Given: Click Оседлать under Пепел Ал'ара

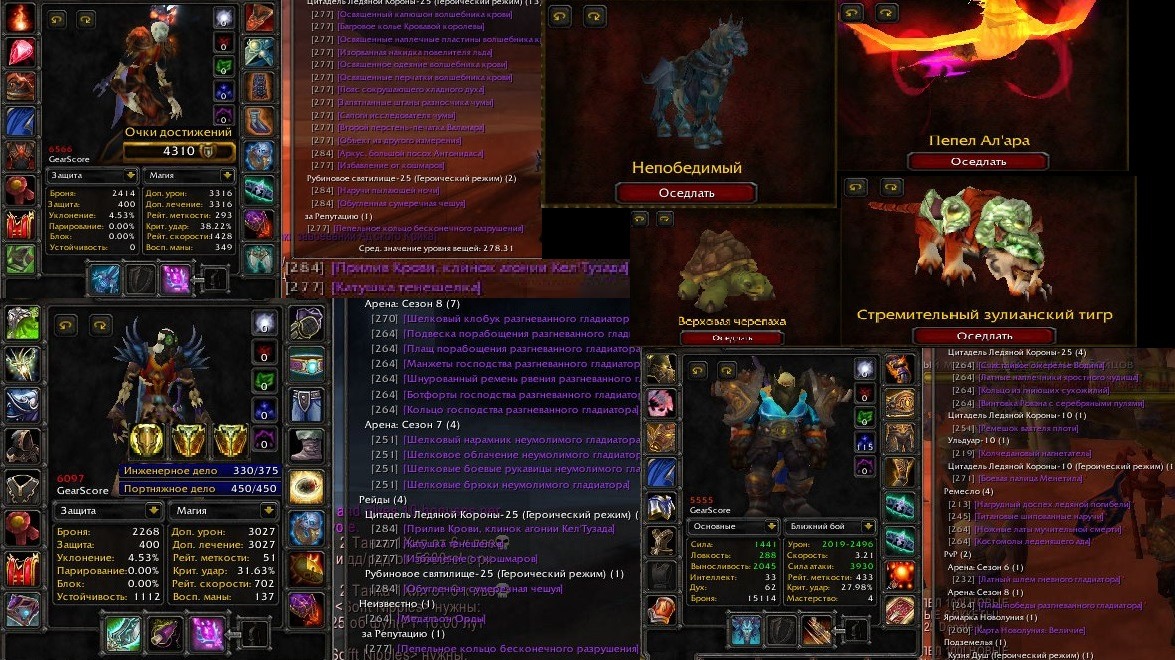Looking at the screenshot, I should [977, 161].
